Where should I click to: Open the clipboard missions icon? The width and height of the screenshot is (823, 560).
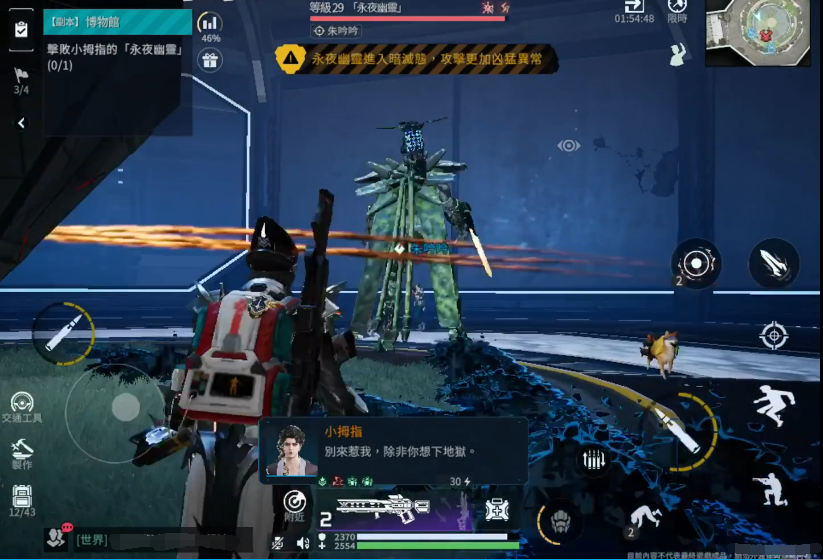[x=21, y=29]
